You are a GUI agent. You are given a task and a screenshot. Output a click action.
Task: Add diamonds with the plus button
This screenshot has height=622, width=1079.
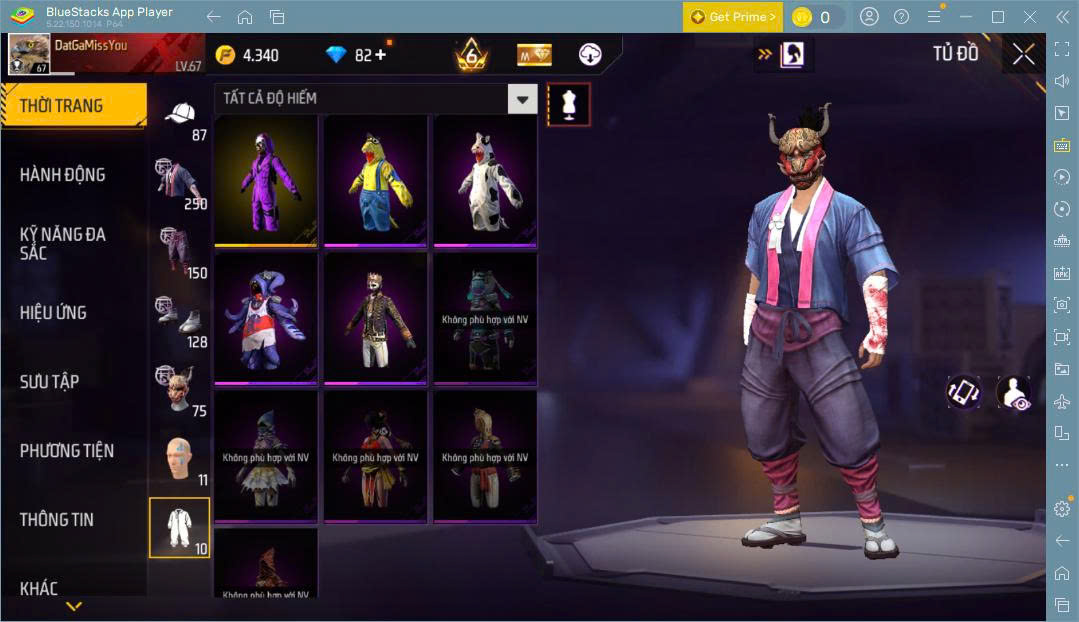coord(380,55)
